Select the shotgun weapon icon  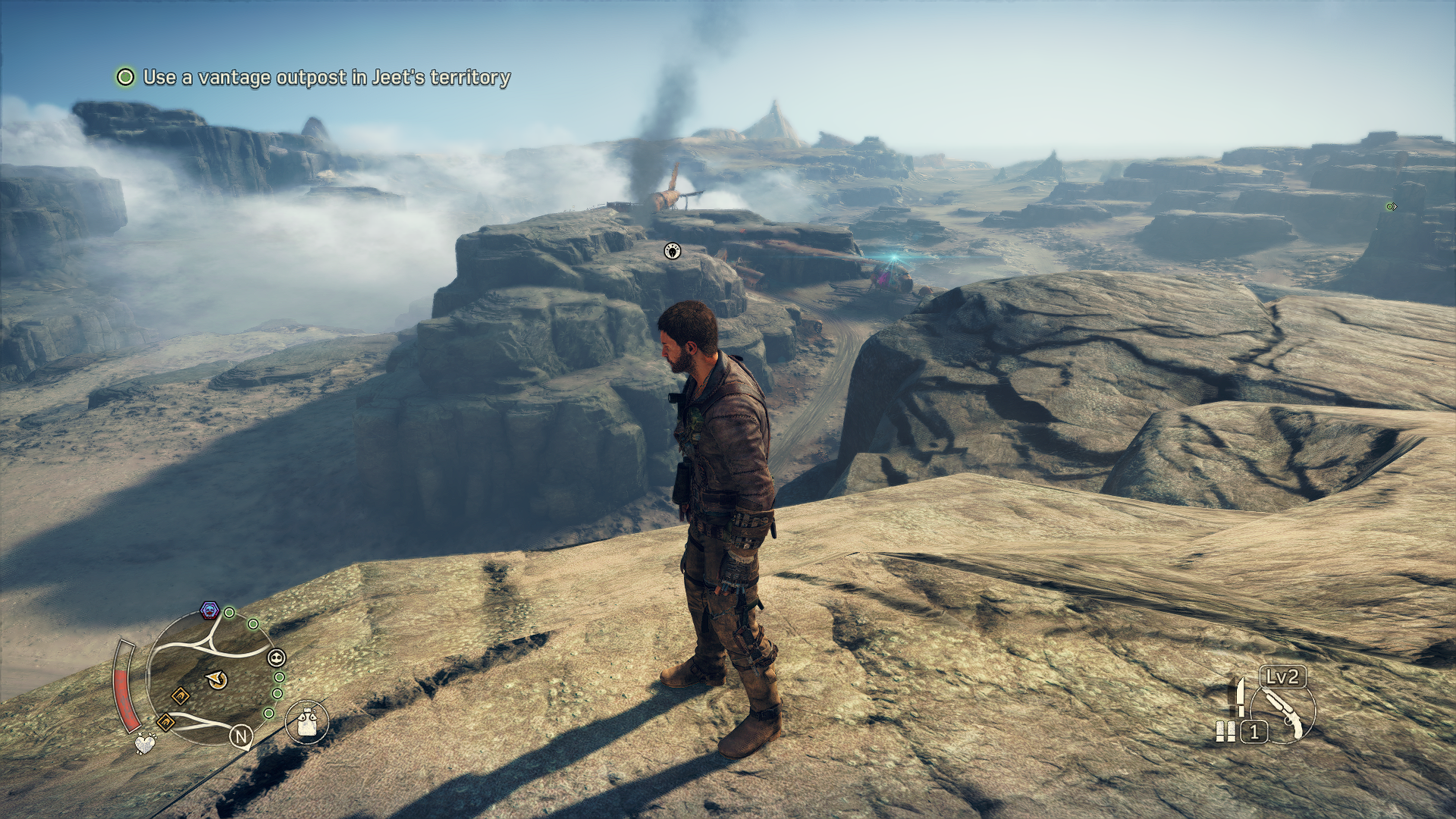point(1283,714)
